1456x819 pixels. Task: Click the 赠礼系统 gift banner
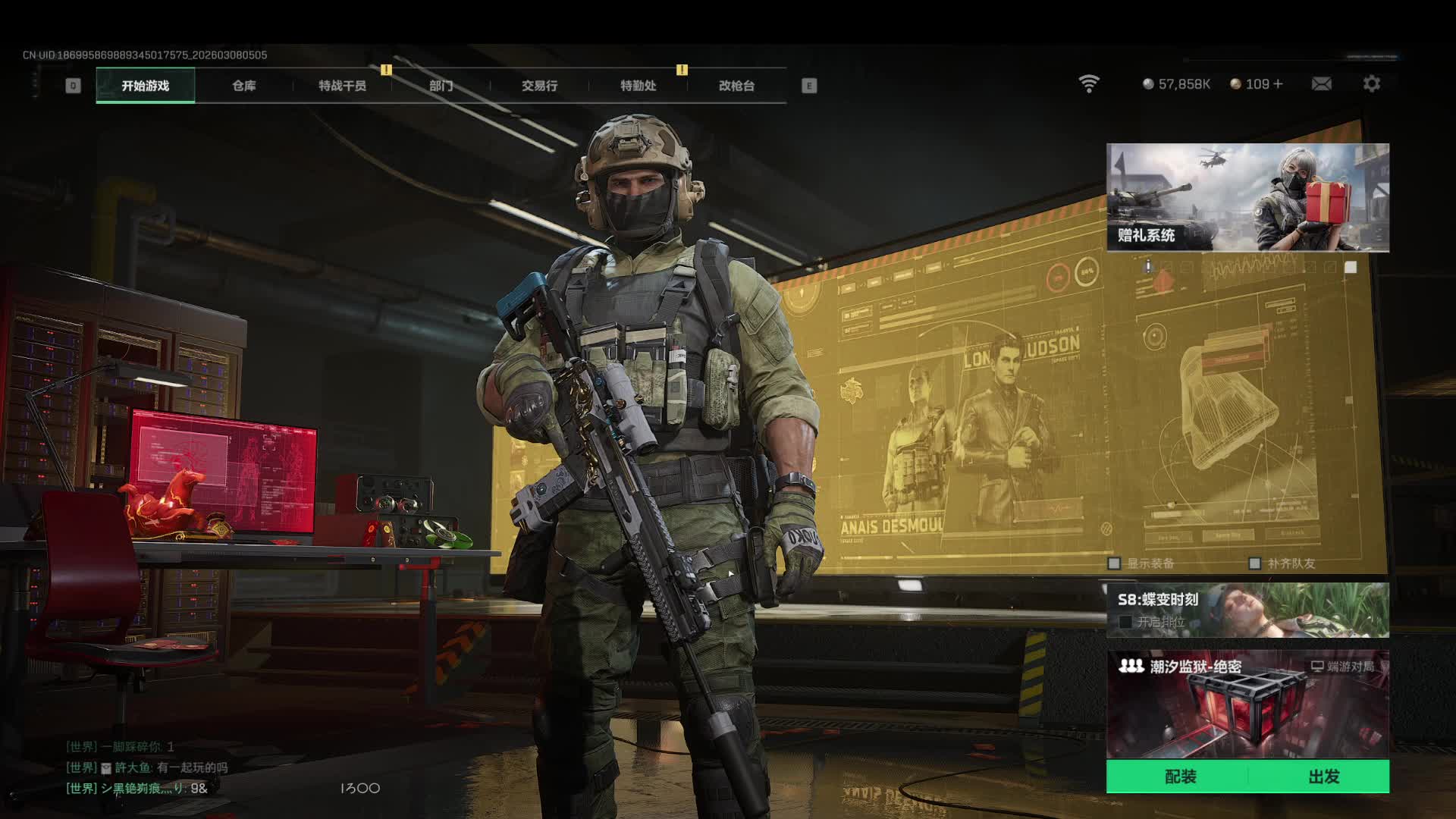(1247, 197)
